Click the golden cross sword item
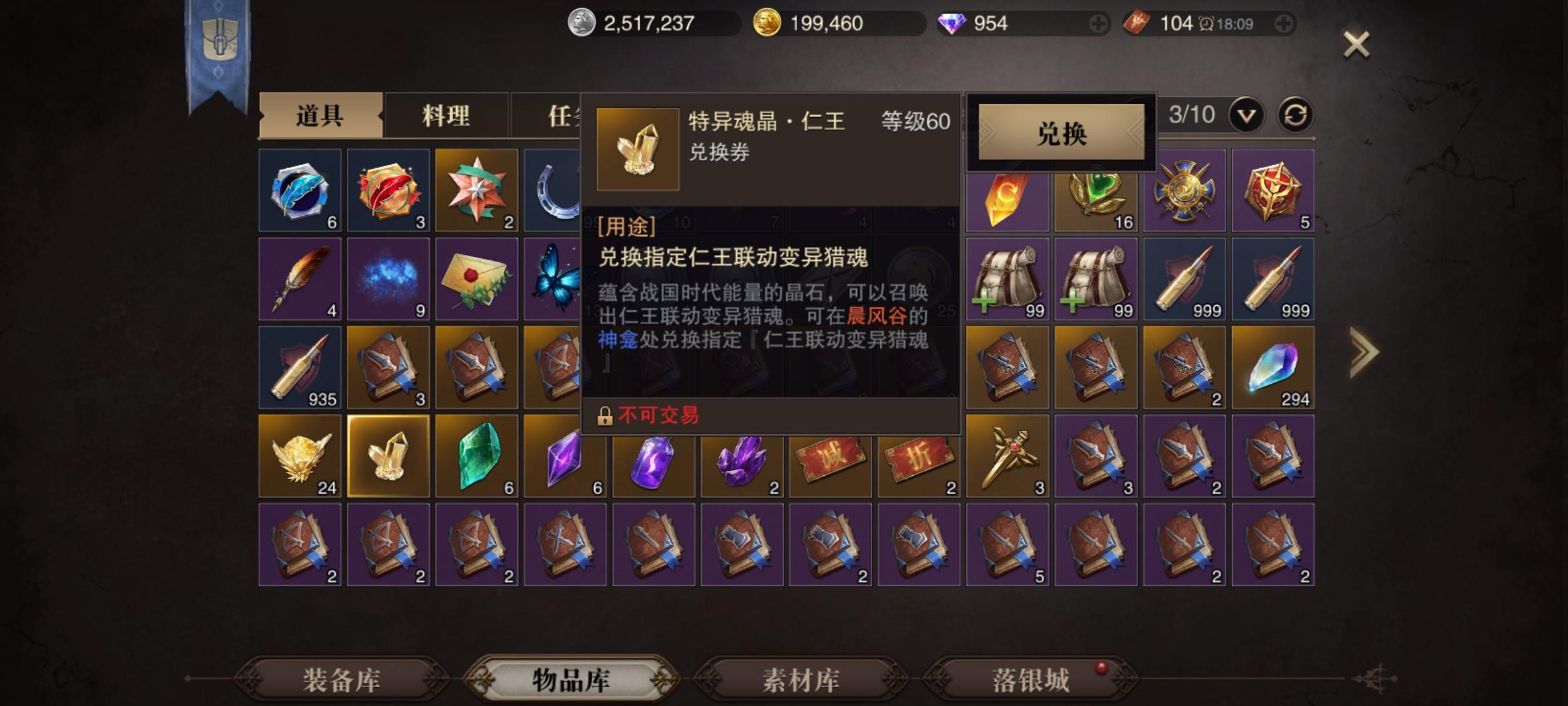The width and height of the screenshot is (1568, 706). click(1006, 454)
